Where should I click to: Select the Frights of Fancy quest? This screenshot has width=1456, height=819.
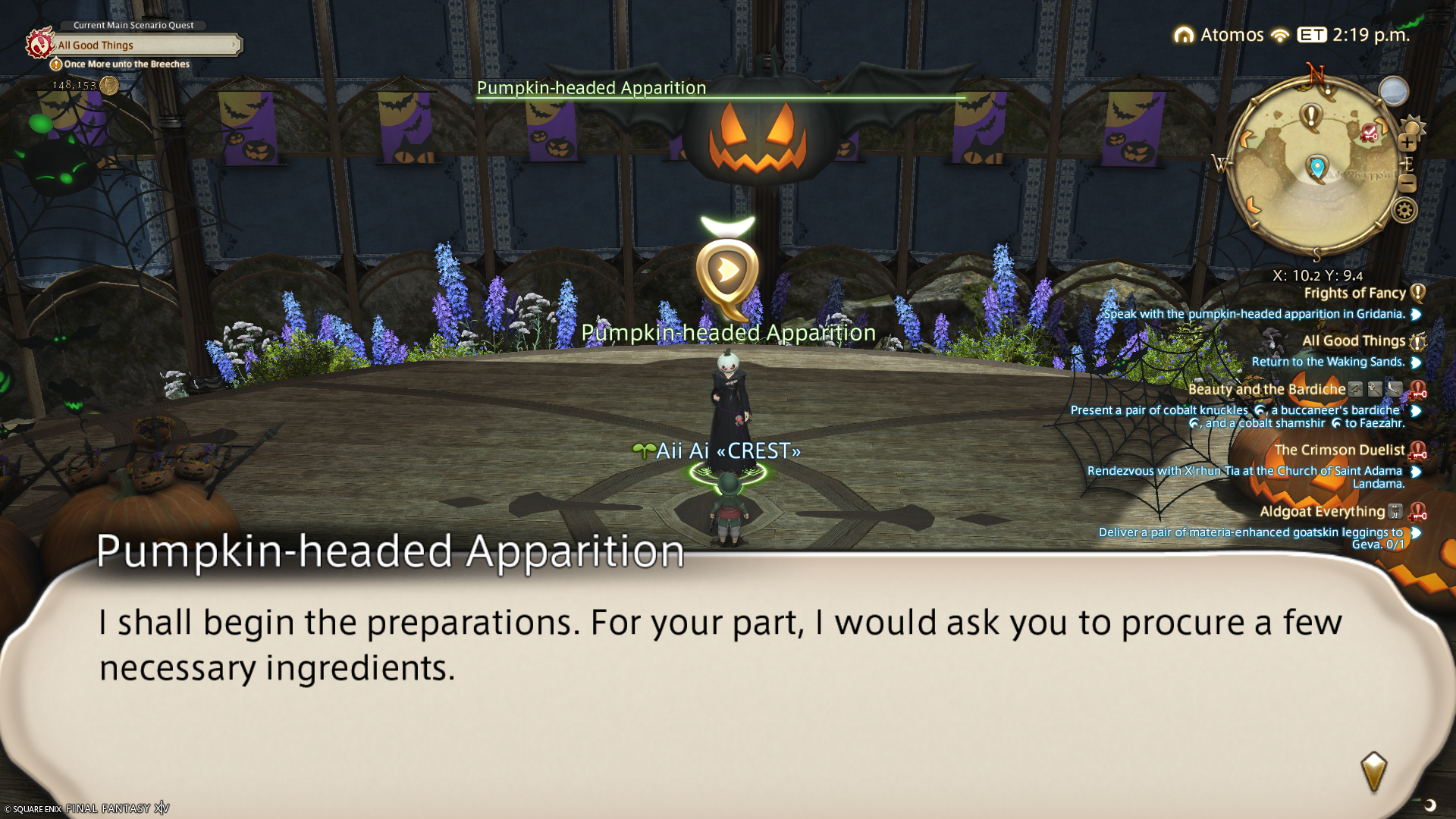1354,293
